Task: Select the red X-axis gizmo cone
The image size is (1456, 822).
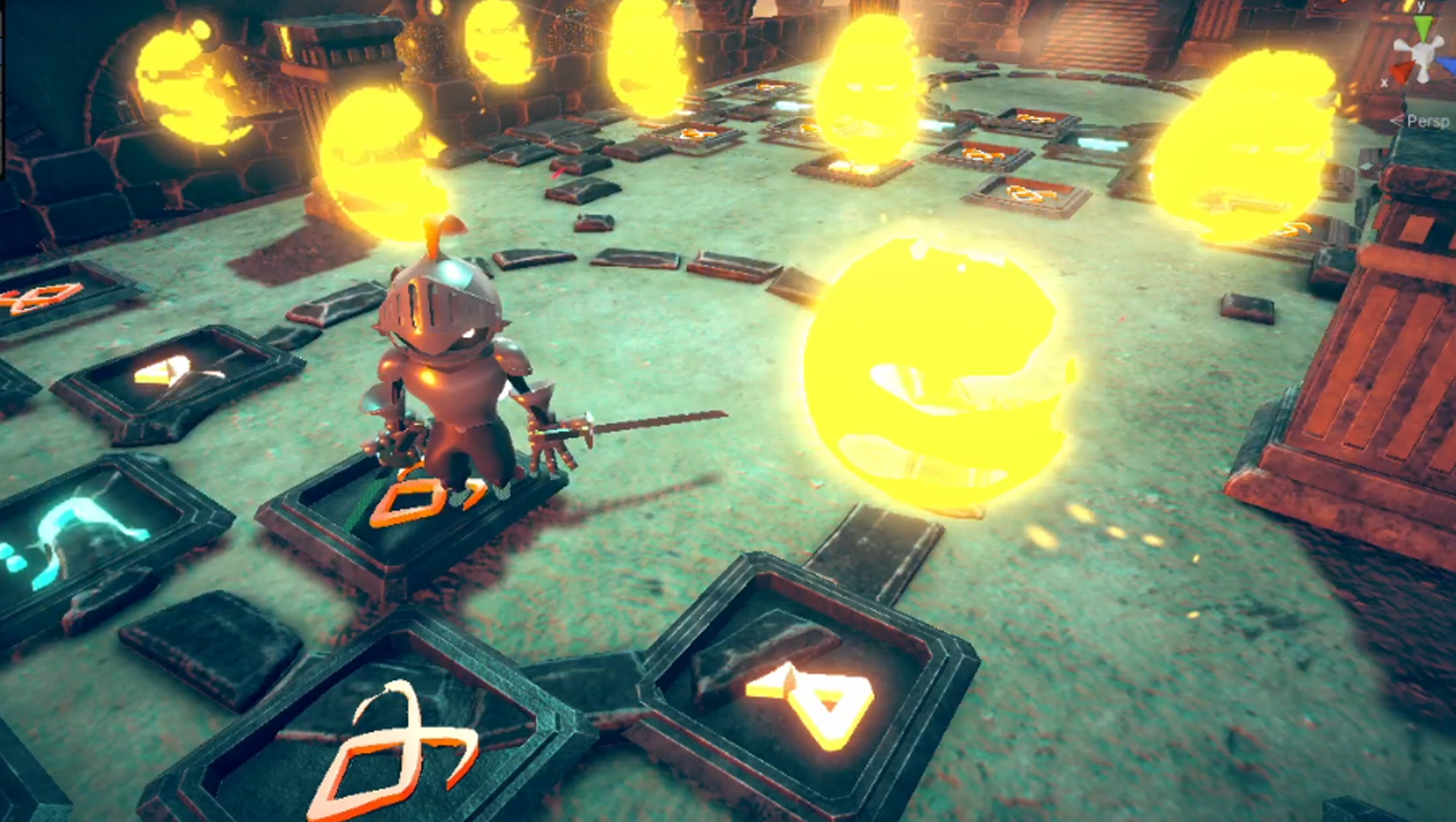Action: (x=1401, y=72)
